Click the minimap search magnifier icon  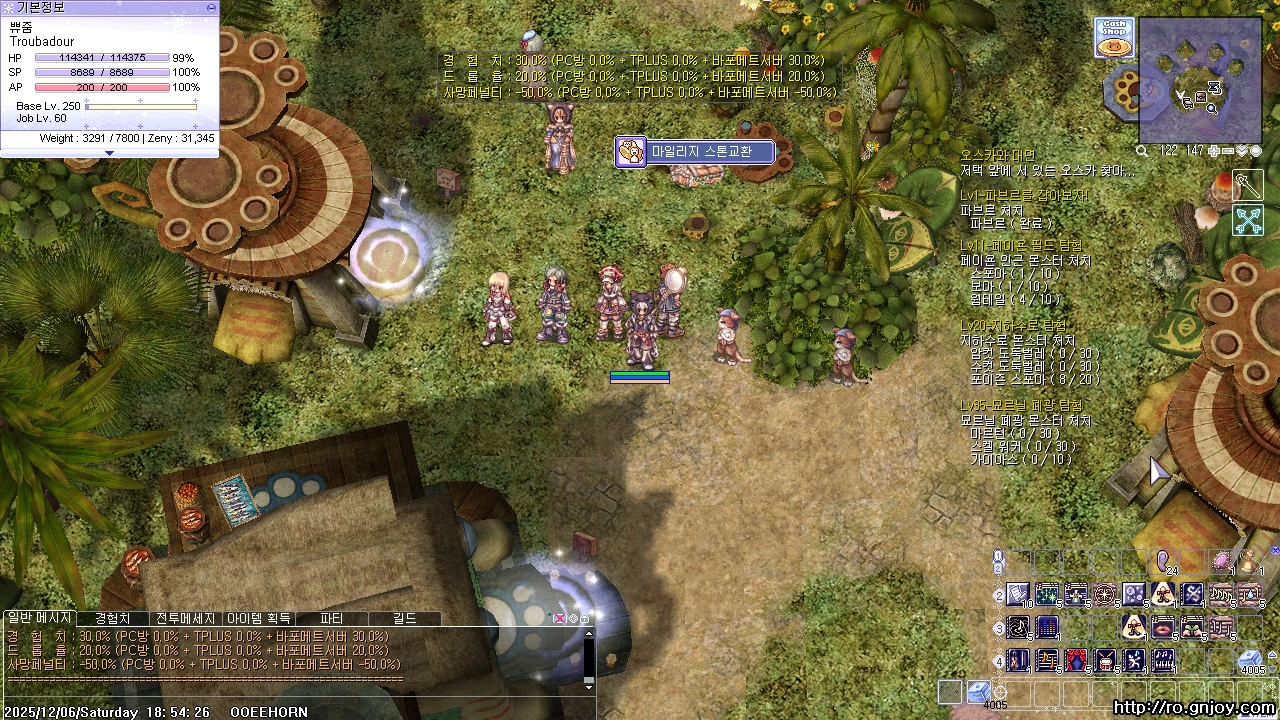(1142, 151)
